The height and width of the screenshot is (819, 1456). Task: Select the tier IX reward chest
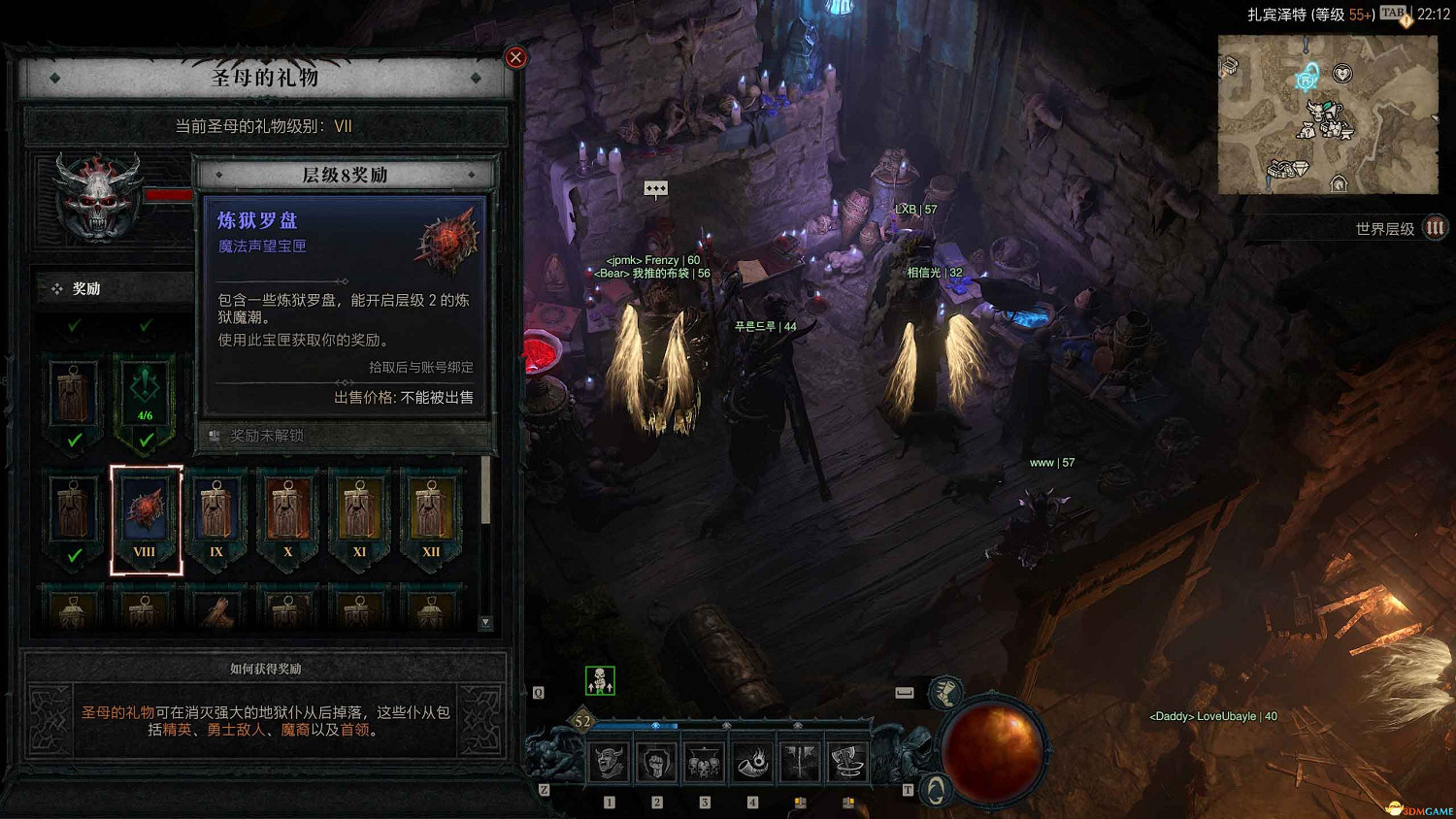coord(215,509)
